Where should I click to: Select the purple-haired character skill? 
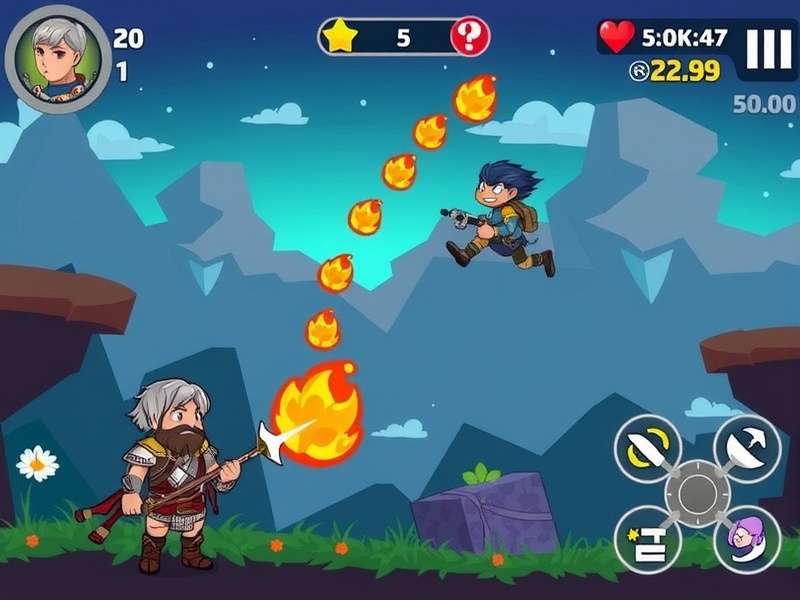tap(746, 539)
